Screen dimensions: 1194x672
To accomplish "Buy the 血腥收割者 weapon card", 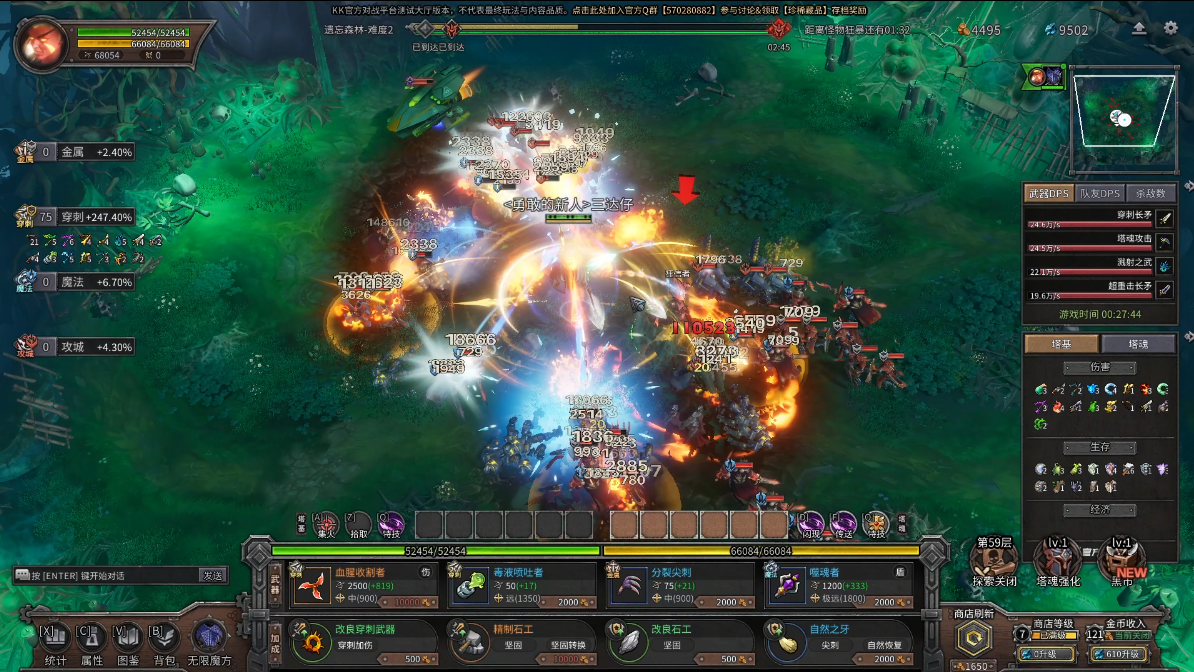I will (364, 584).
